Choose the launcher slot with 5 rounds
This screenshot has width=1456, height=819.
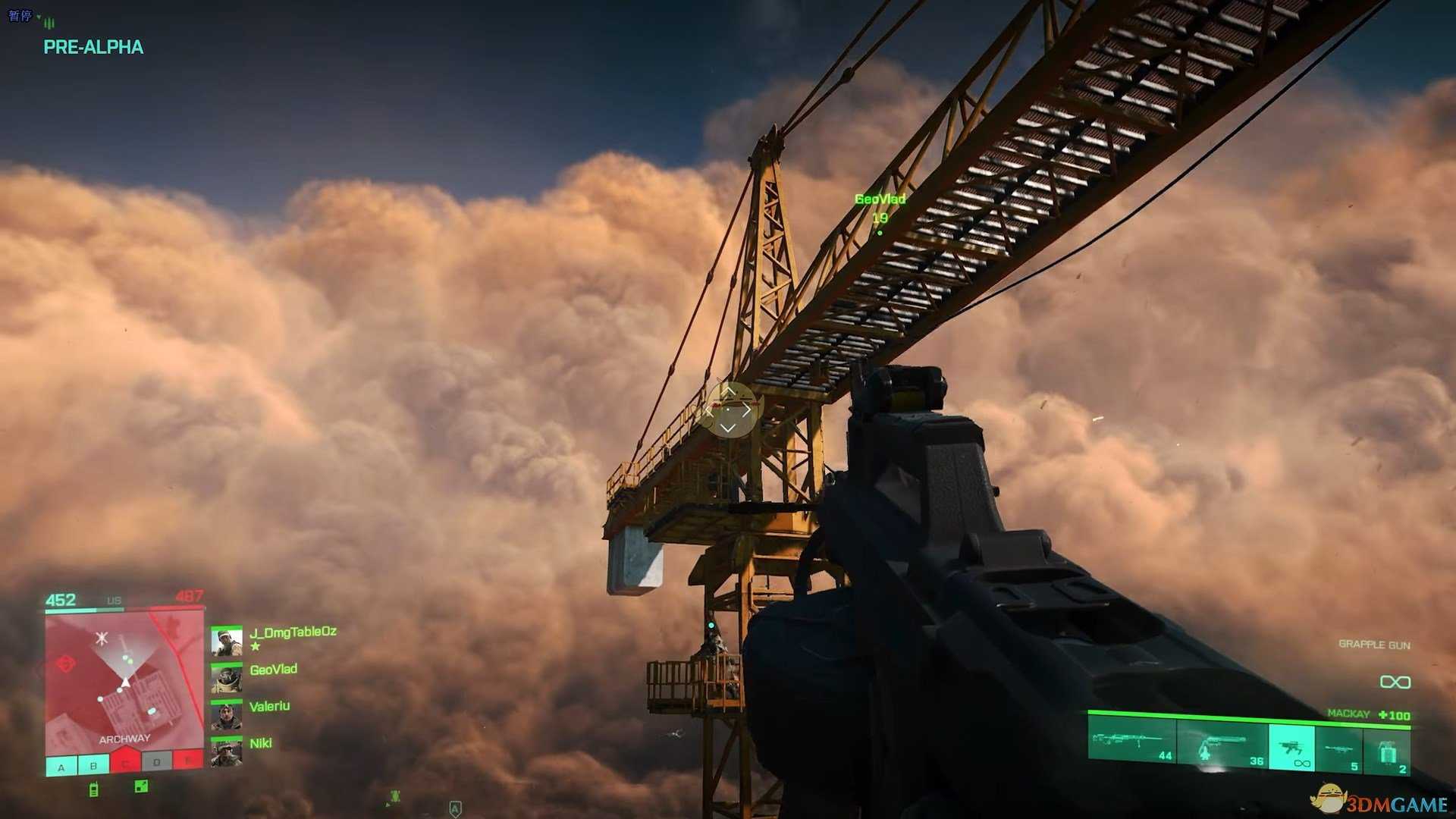tap(1339, 751)
